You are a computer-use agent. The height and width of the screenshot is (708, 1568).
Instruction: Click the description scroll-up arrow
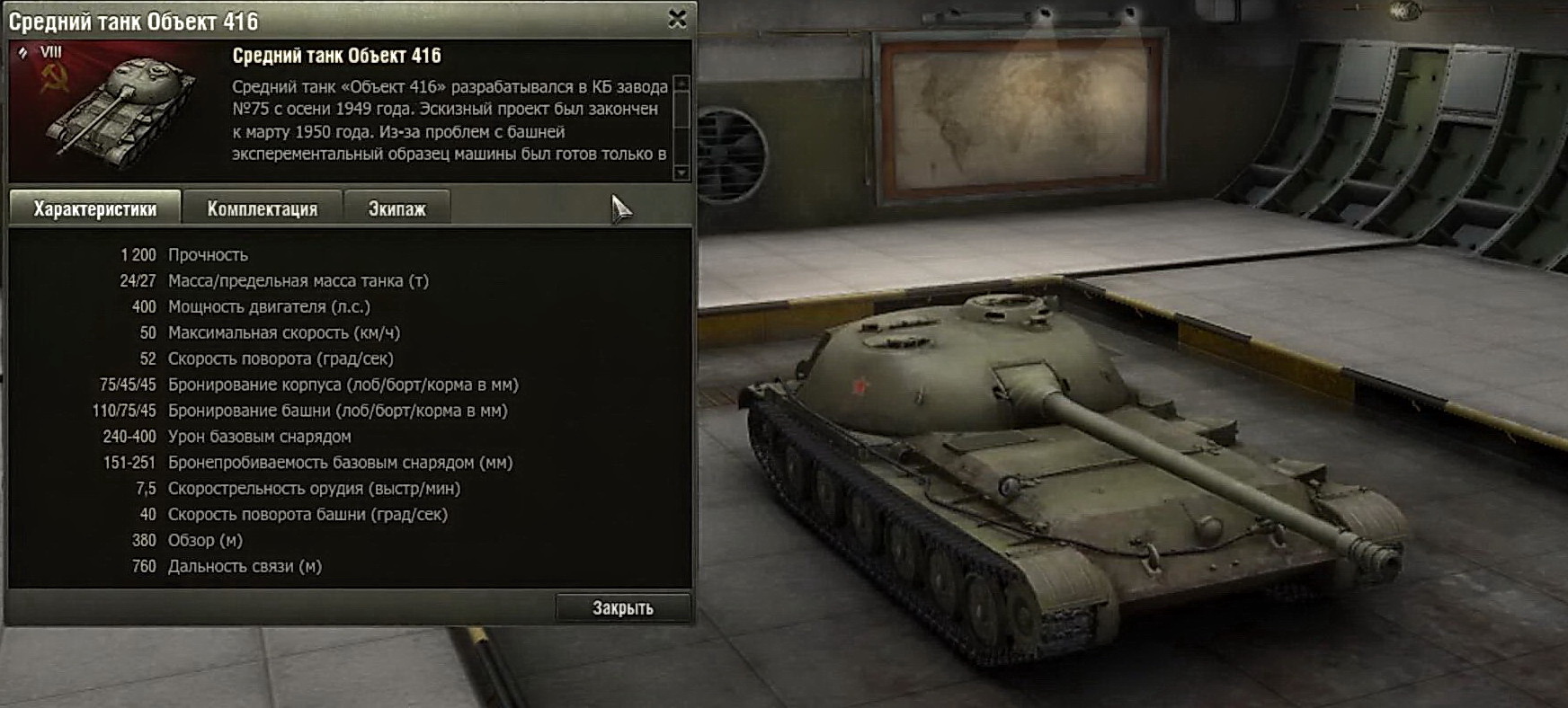(x=682, y=84)
